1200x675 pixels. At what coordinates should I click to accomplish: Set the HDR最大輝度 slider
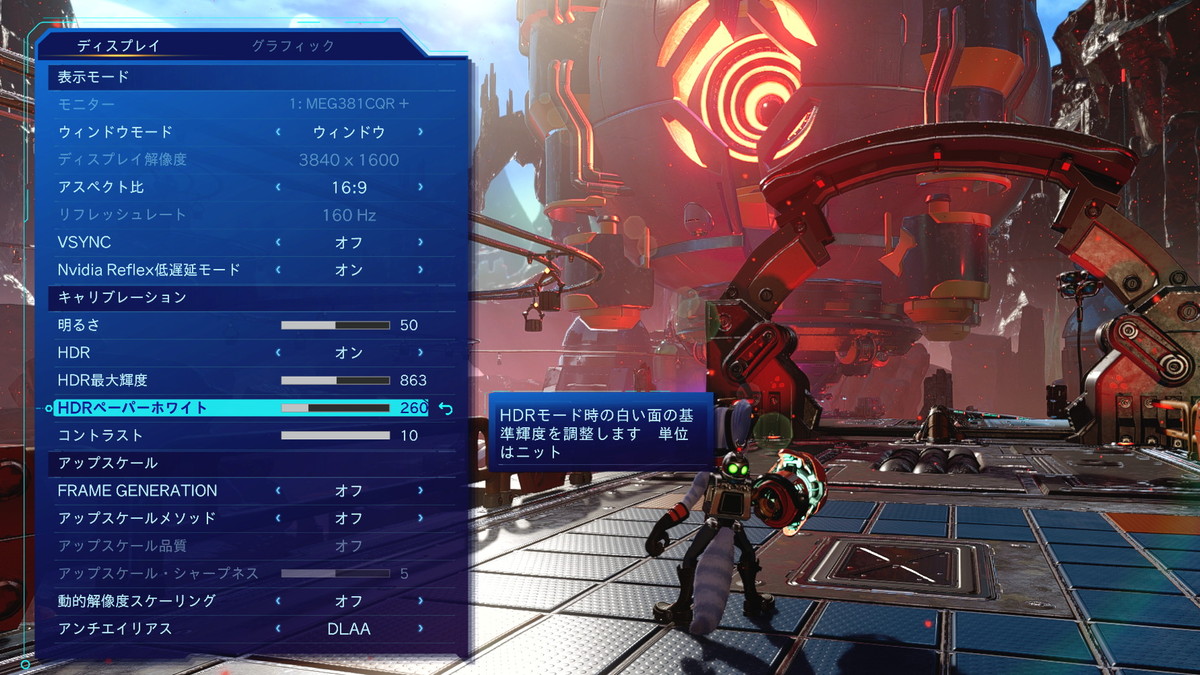click(x=335, y=380)
